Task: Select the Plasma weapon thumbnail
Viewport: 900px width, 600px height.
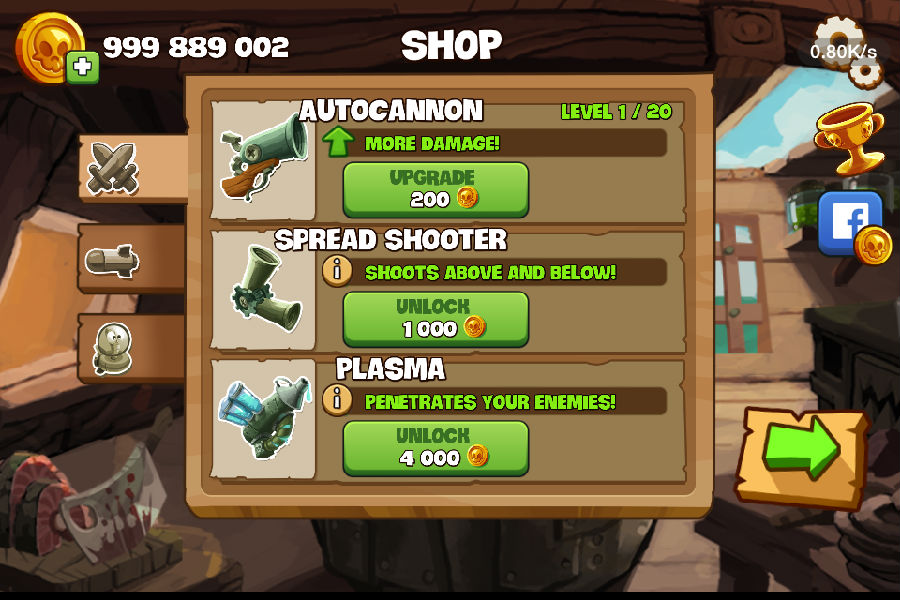Action: pos(263,416)
